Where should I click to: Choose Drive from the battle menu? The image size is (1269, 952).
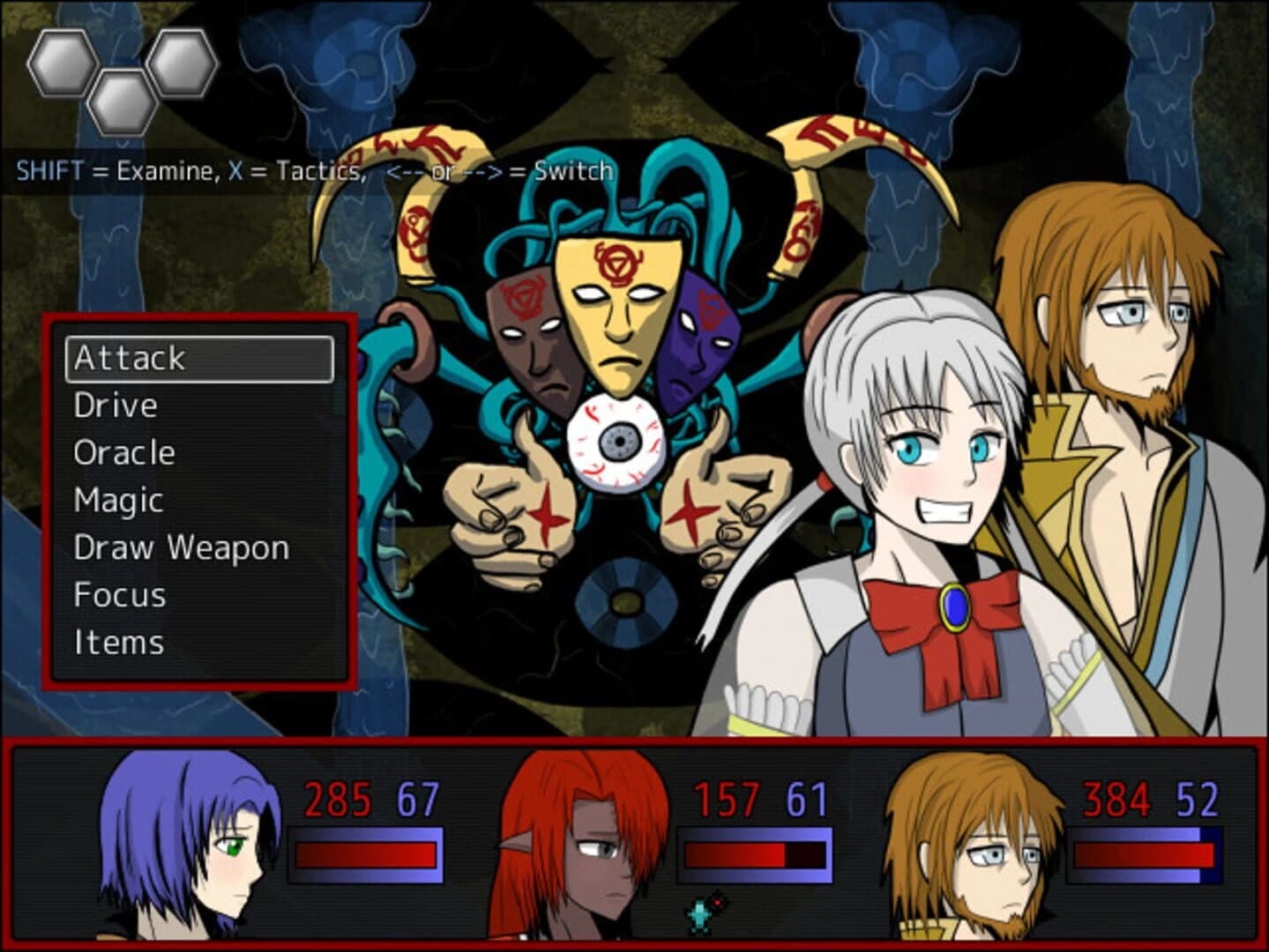116,404
